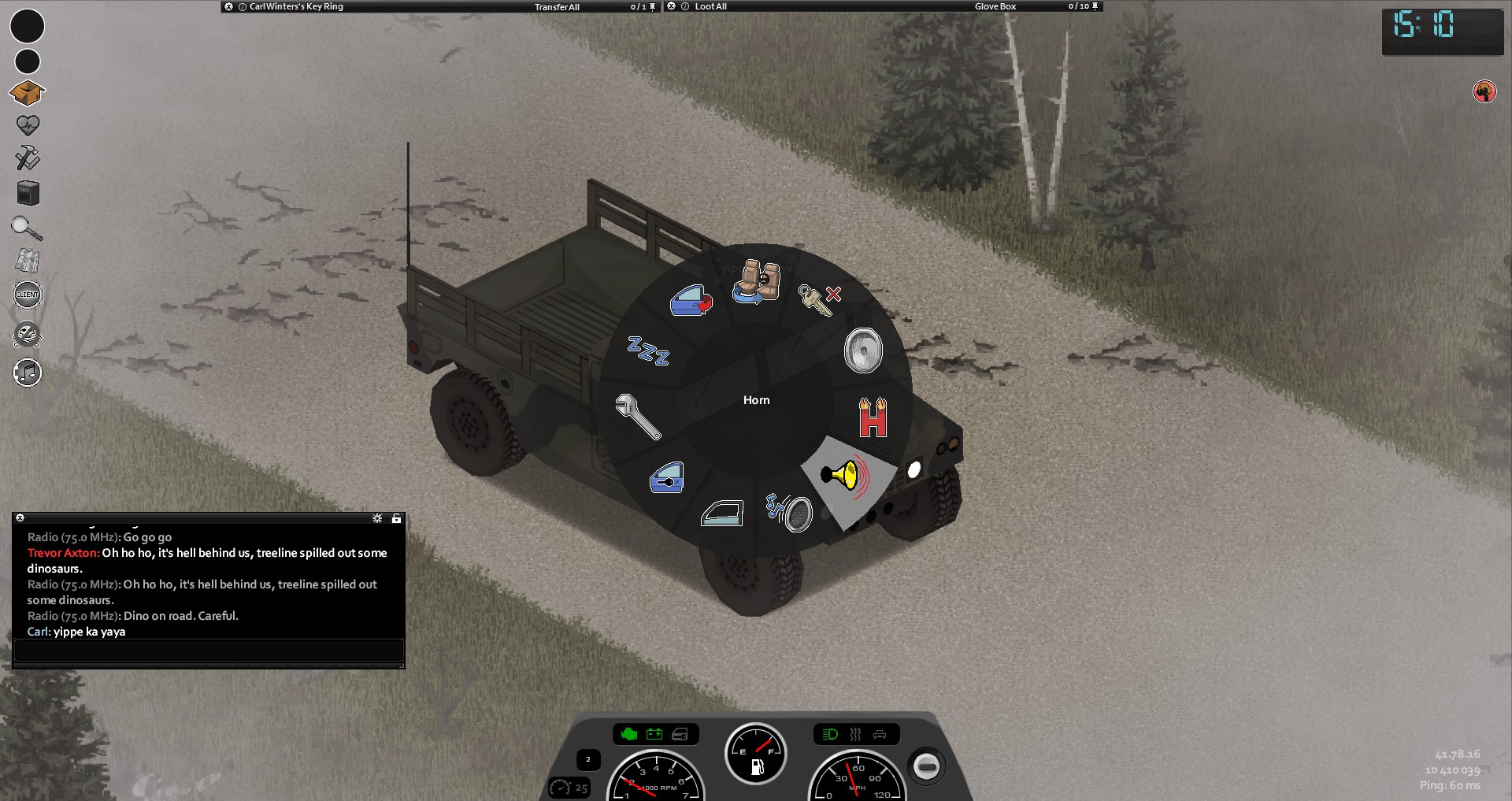Viewport: 1512px width, 801px height.
Task: Show the health heart panel
Action: pyautogui.click(x=28, y=125)
